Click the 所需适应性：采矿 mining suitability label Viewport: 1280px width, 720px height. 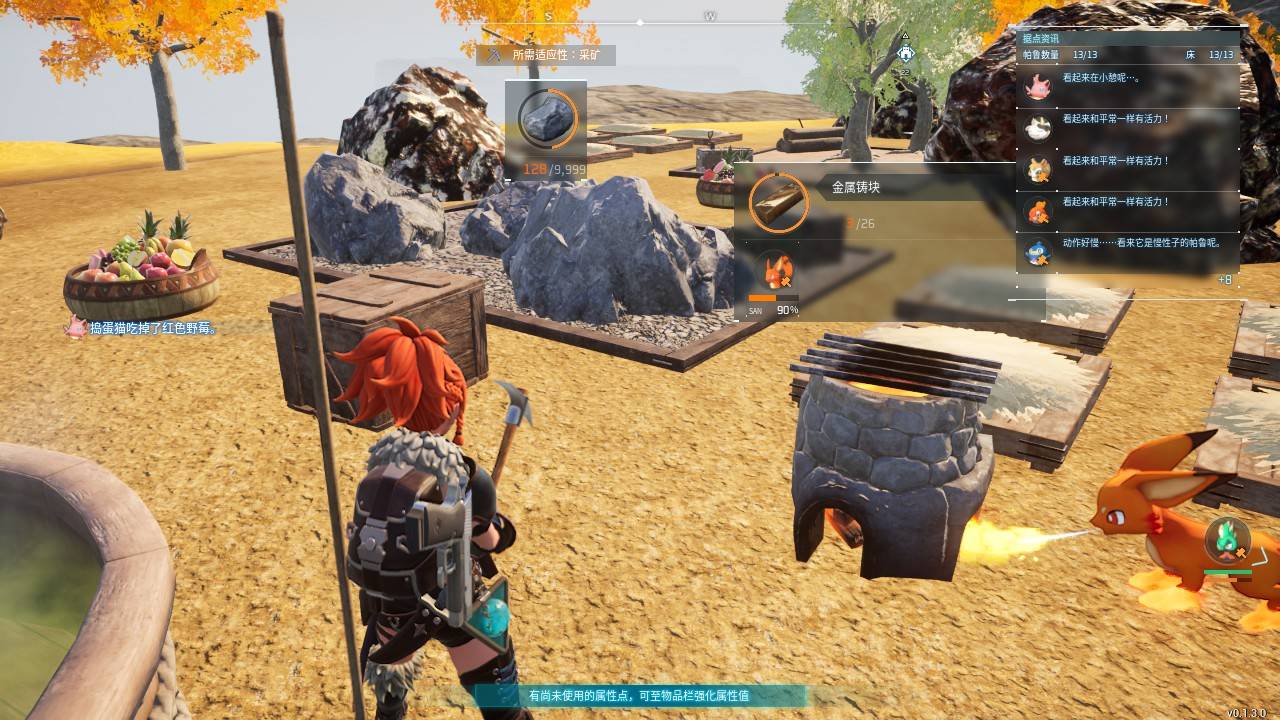548,55
